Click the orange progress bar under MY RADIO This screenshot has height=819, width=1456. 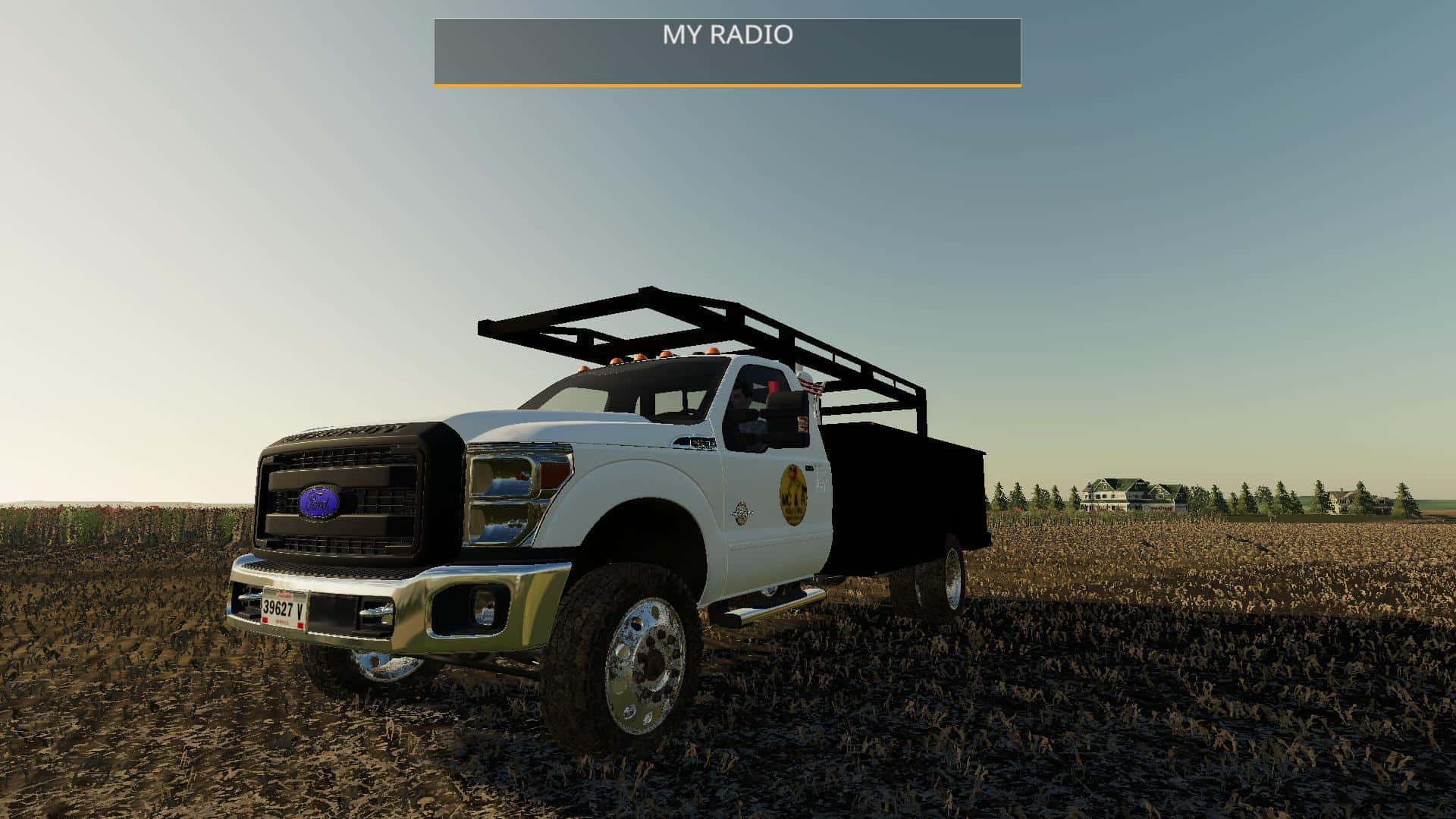pos(727,85)
